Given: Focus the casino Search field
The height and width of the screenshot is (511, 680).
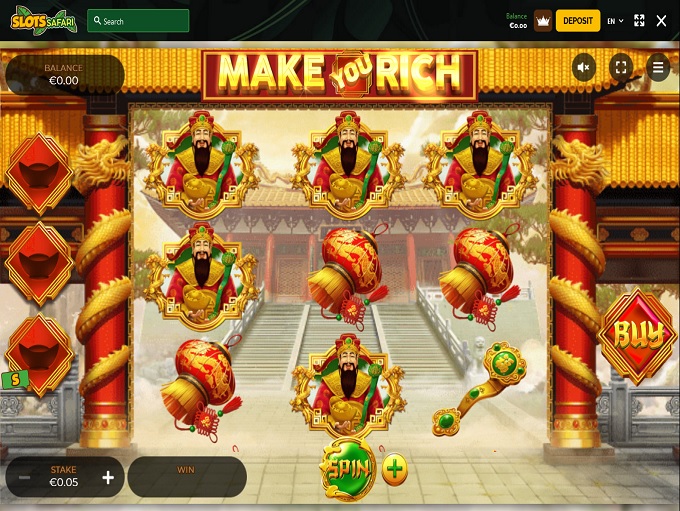Looking at the screenshot, I should (138, 20).
